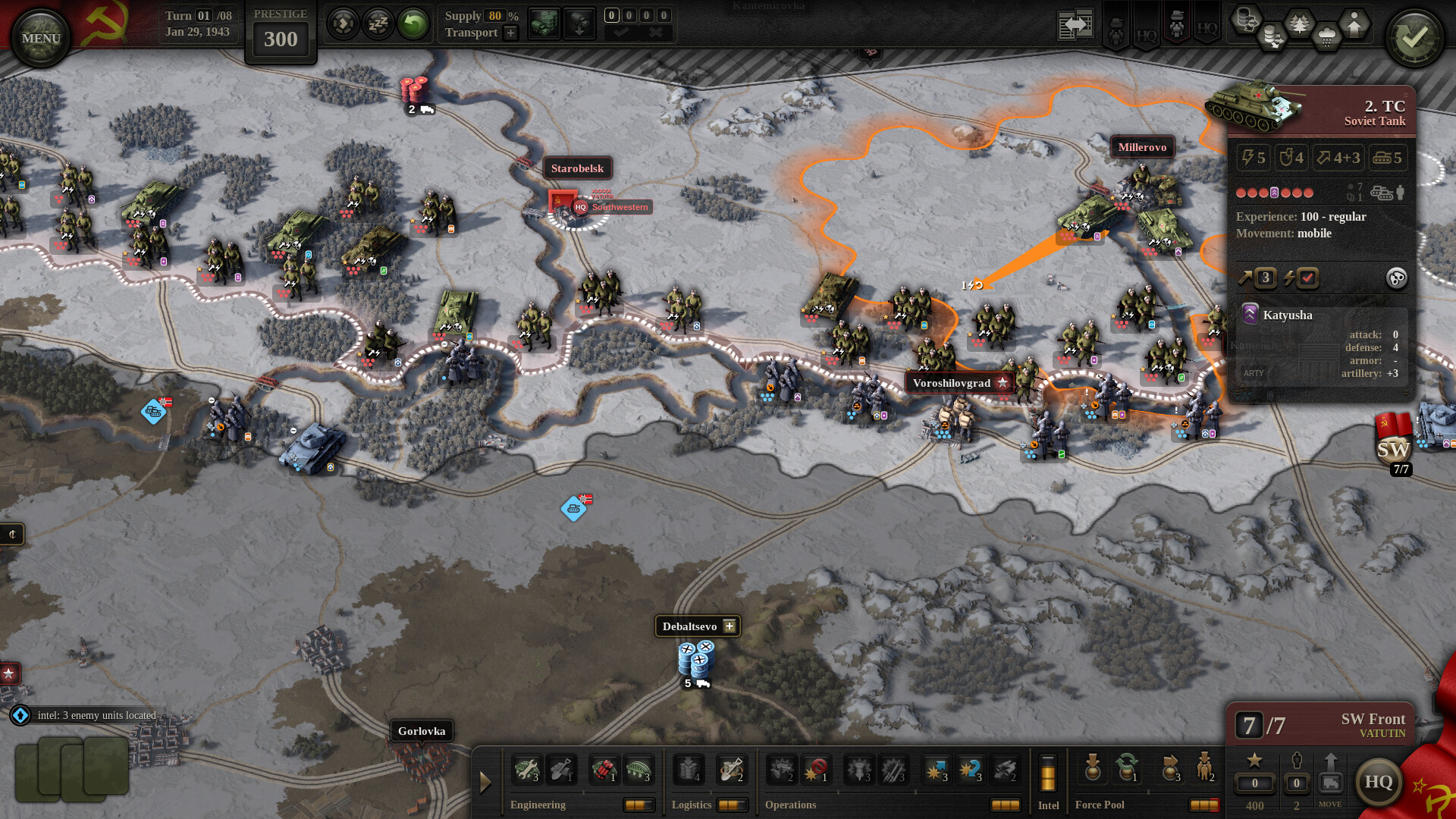Switch the Engineering group toggle
Viewport: 1456px width, 819px height.
pyautogui.click(x=639, y=805)
